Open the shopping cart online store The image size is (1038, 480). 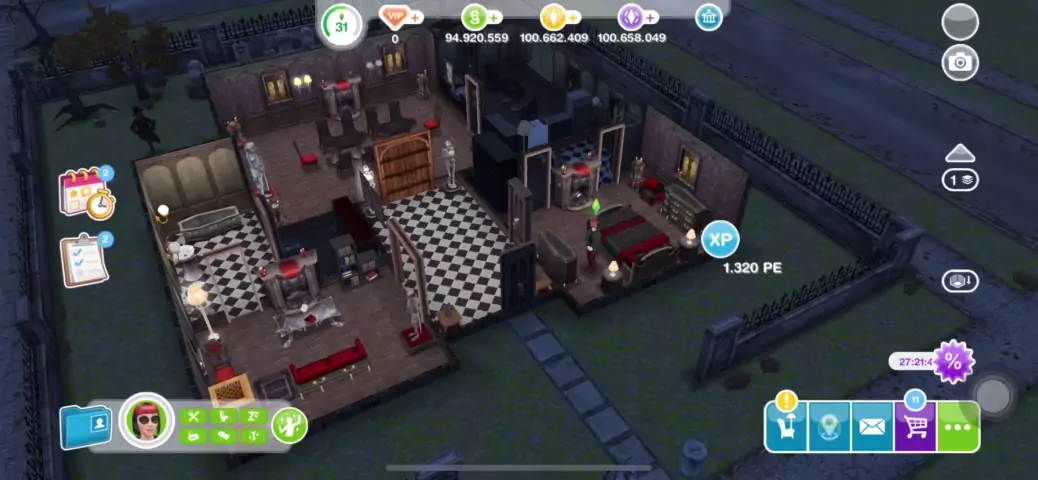click(915, 427)
